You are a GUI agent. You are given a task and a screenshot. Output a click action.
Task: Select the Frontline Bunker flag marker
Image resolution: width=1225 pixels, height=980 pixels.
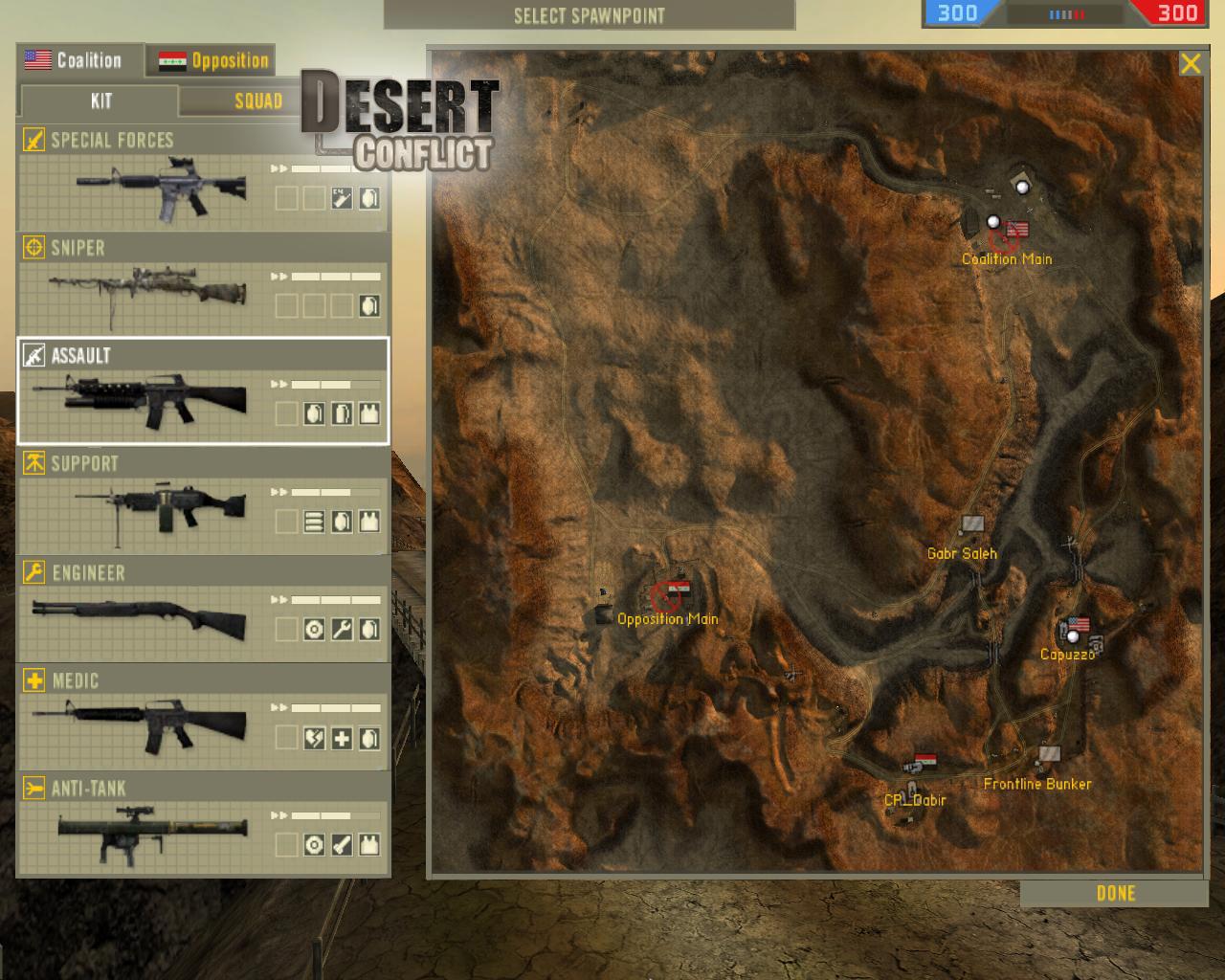pyautogui.click(x=1049, y=755)
